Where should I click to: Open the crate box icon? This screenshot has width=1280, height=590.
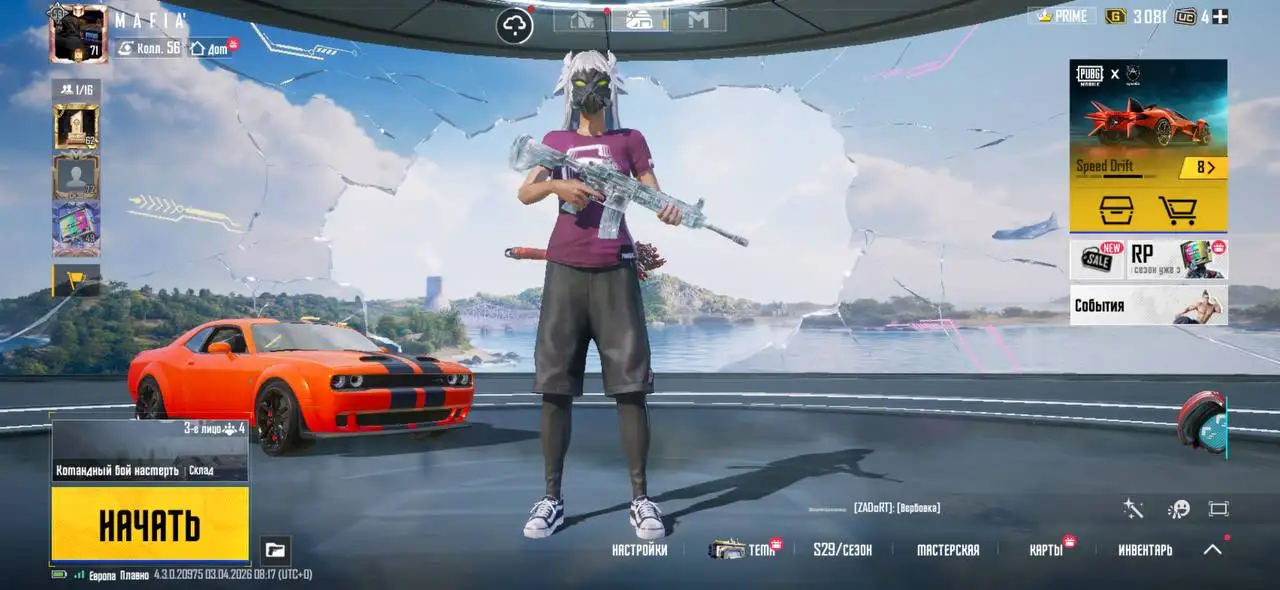pyautogui.click(x=1116, y=210)
